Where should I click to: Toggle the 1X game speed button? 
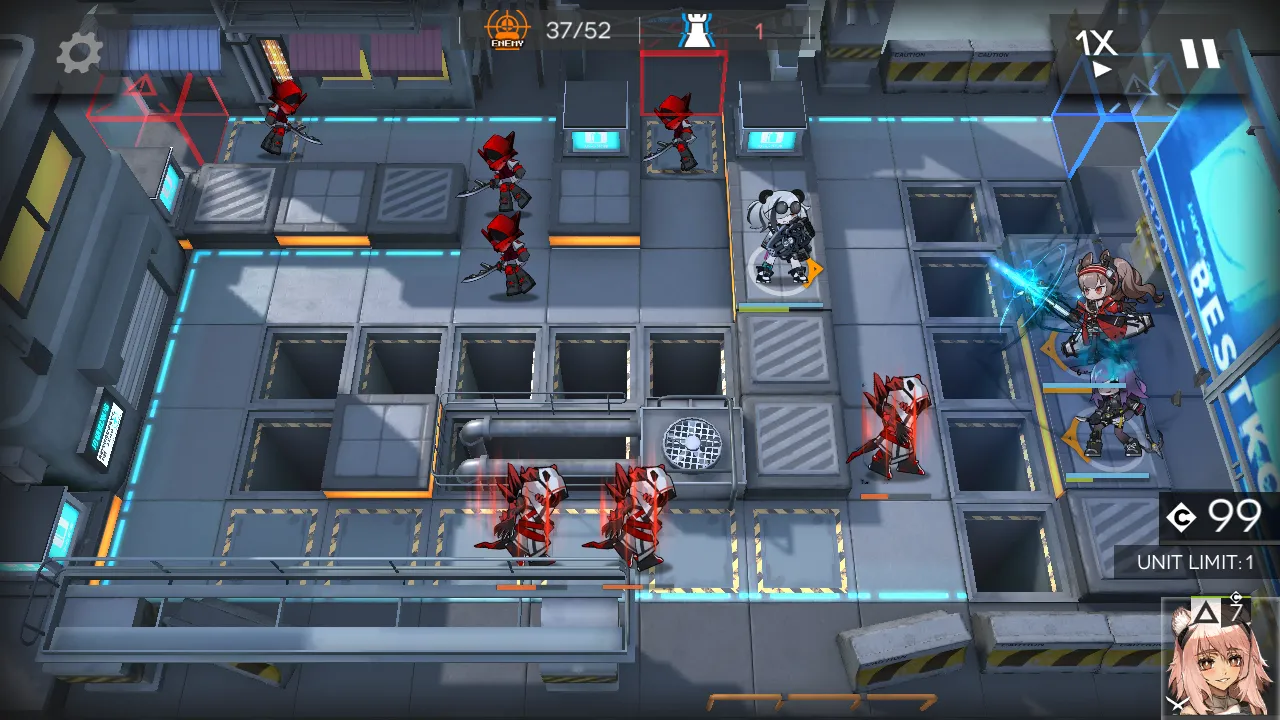(x=1096, y=52)
